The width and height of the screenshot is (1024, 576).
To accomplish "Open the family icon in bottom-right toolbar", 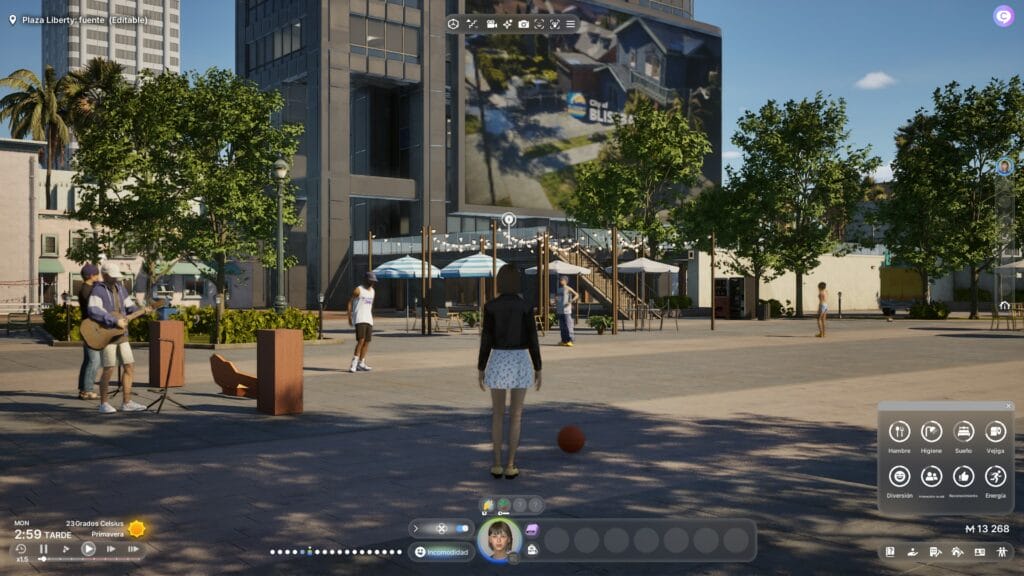I will pyautogui.click(x=1001, y=551).
